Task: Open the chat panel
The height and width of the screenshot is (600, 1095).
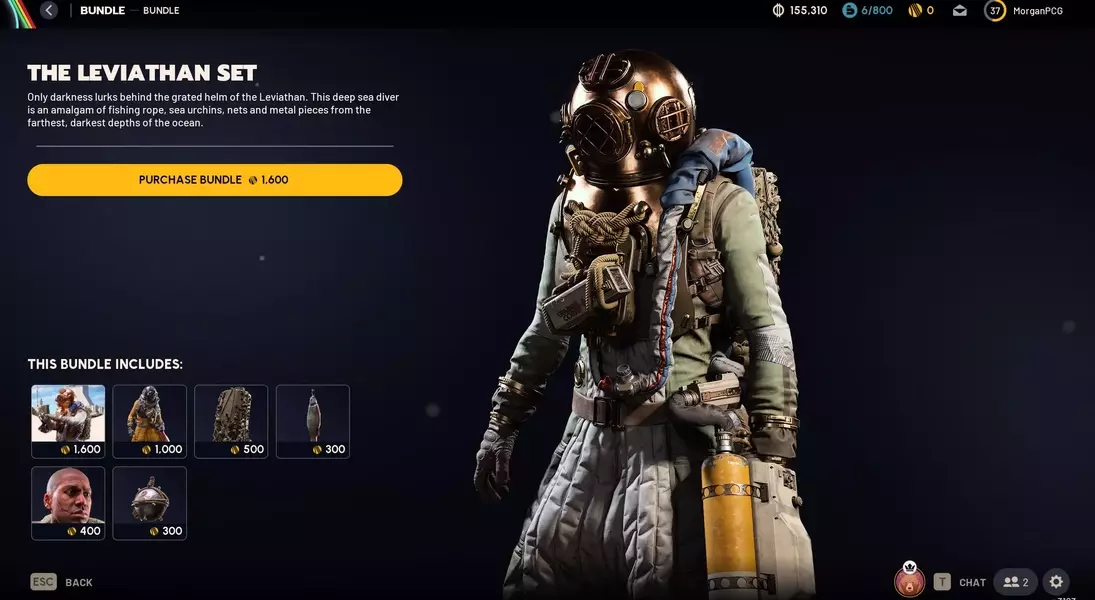Action: (x=960, y=582)
